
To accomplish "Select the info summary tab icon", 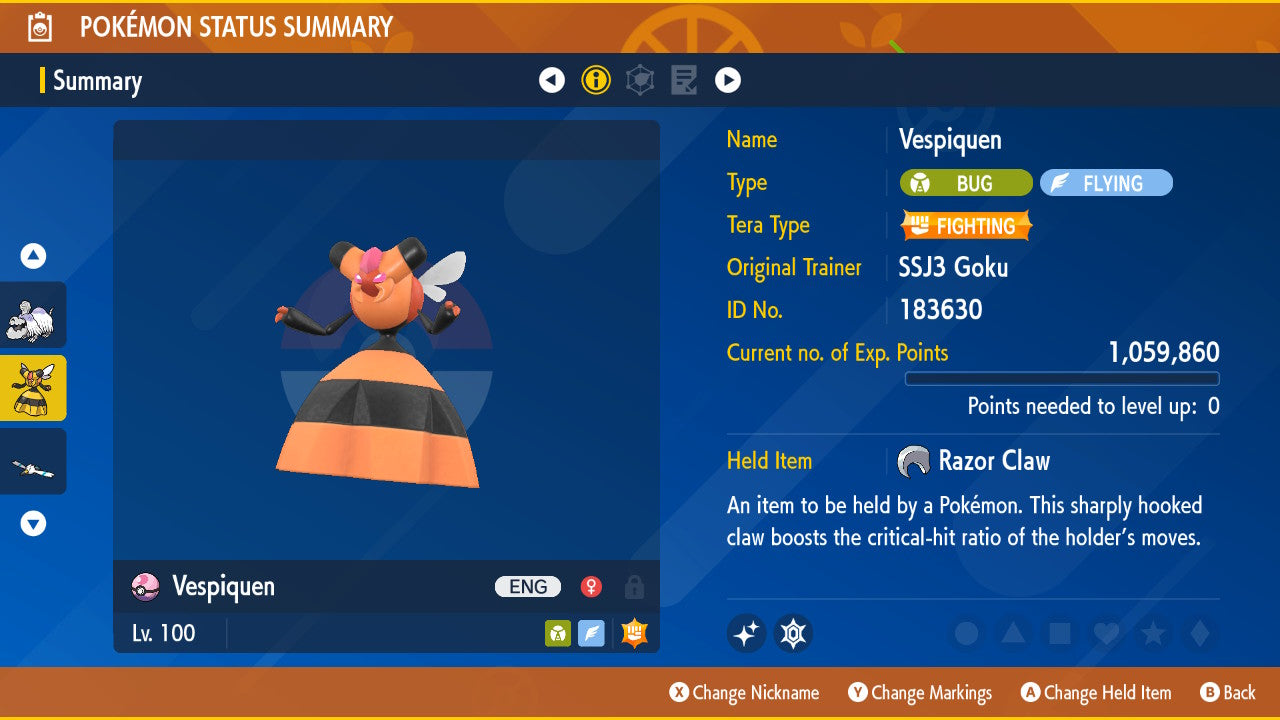I will pyautogui.click(x=596, y=80).
